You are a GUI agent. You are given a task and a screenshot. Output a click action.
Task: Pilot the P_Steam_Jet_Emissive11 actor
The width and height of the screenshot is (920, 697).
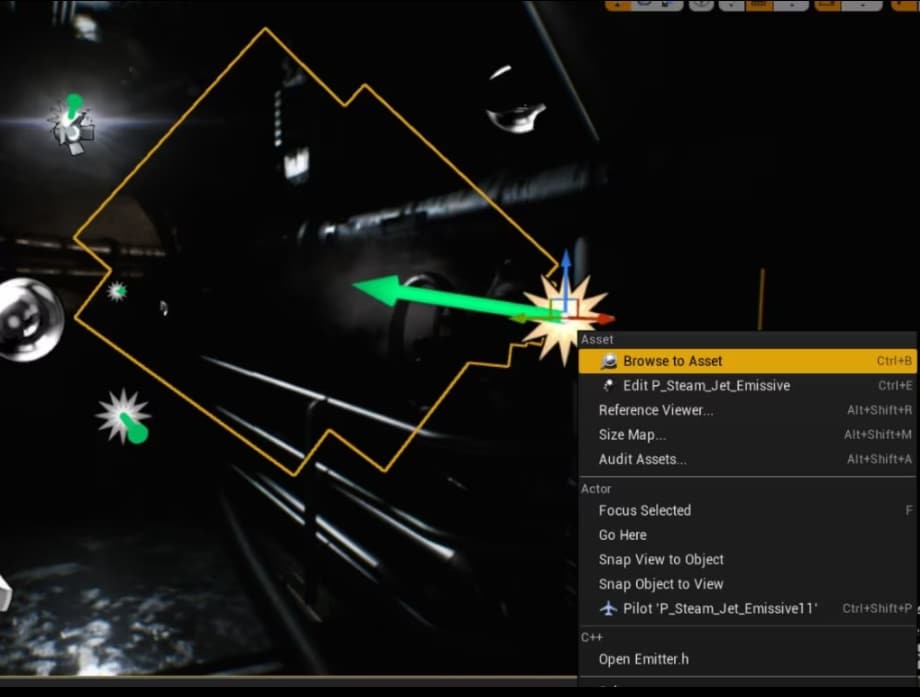pos(719,608)
